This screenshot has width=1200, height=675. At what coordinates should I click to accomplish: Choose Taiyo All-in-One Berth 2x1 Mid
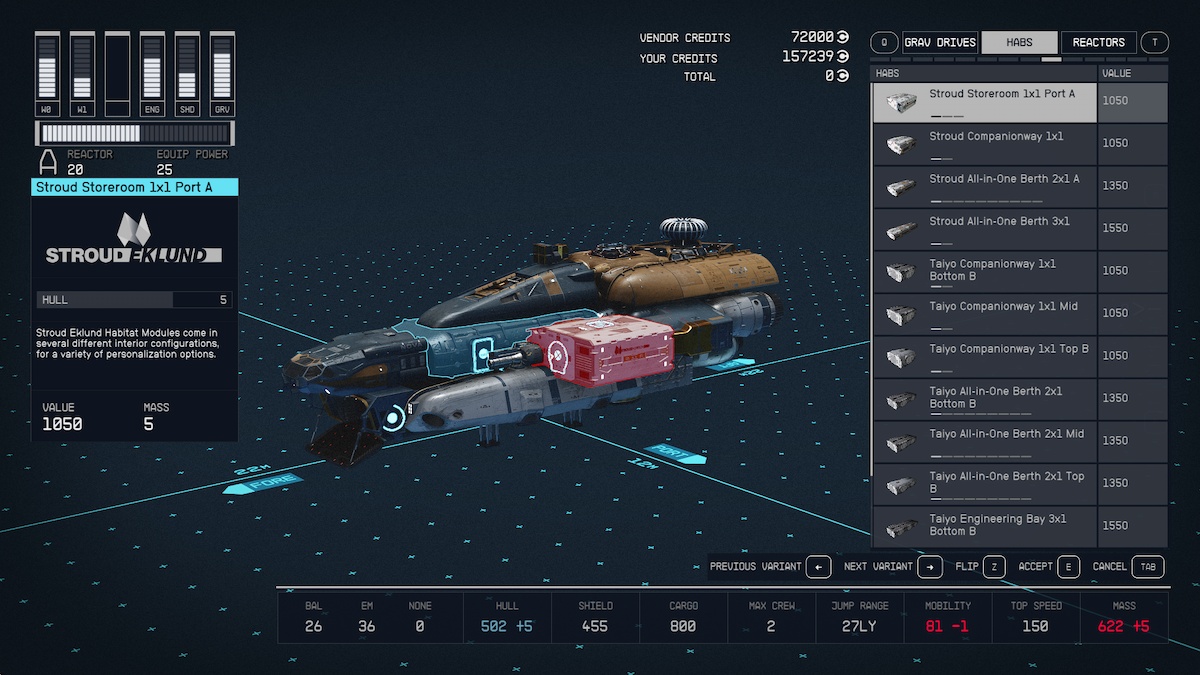pyautogui.click(x=985, y=441)
